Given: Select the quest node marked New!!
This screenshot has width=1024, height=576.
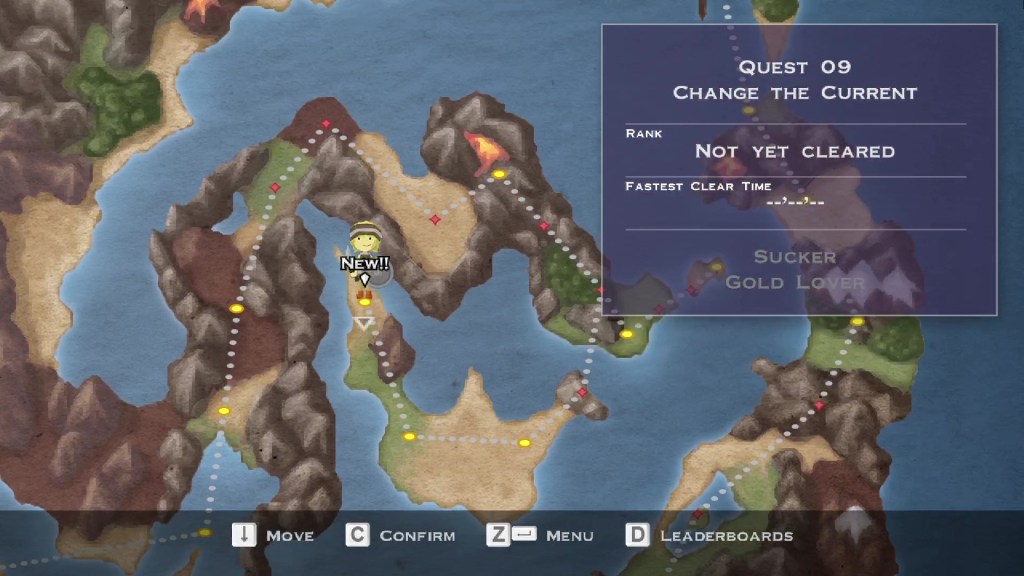Looking at the screenshot, I should 365,300.
